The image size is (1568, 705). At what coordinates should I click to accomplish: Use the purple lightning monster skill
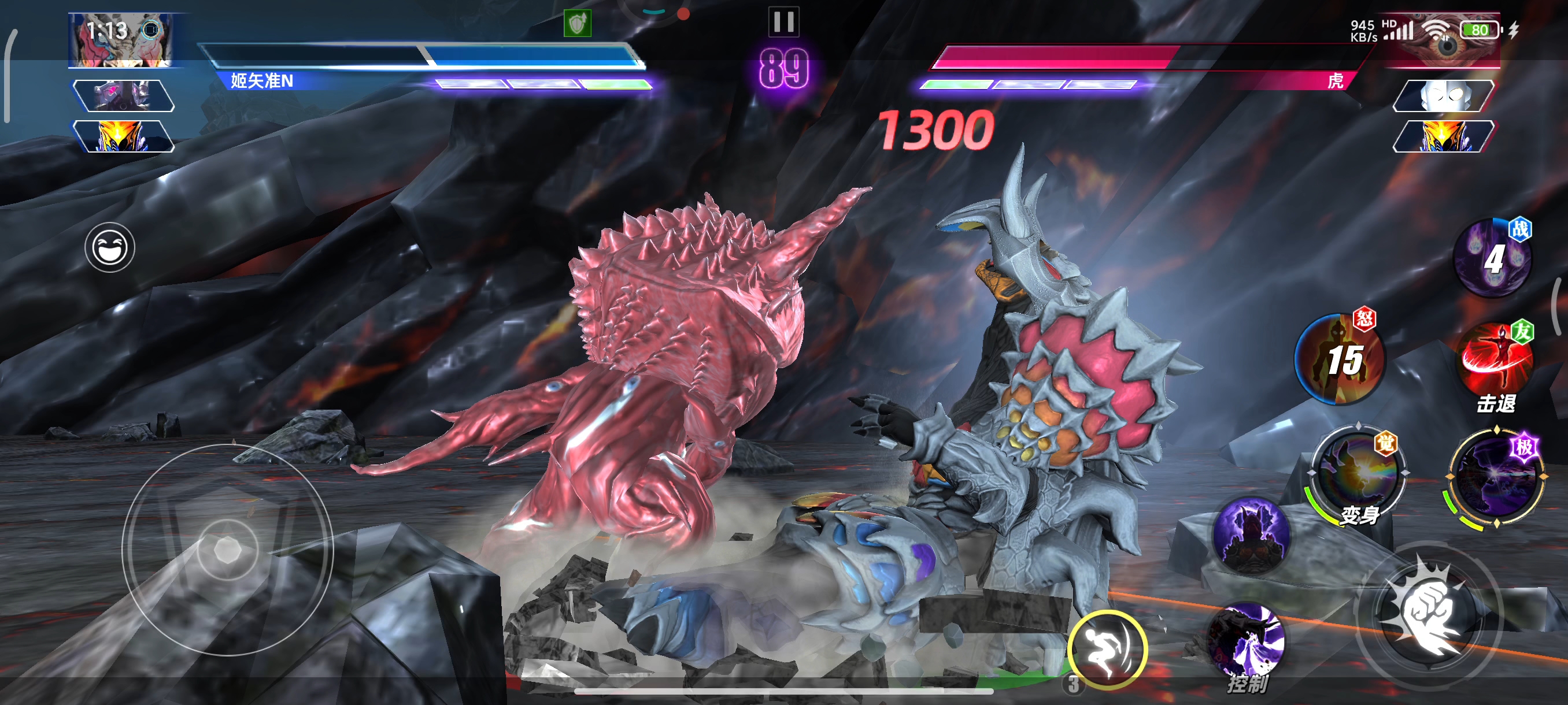1251,535
